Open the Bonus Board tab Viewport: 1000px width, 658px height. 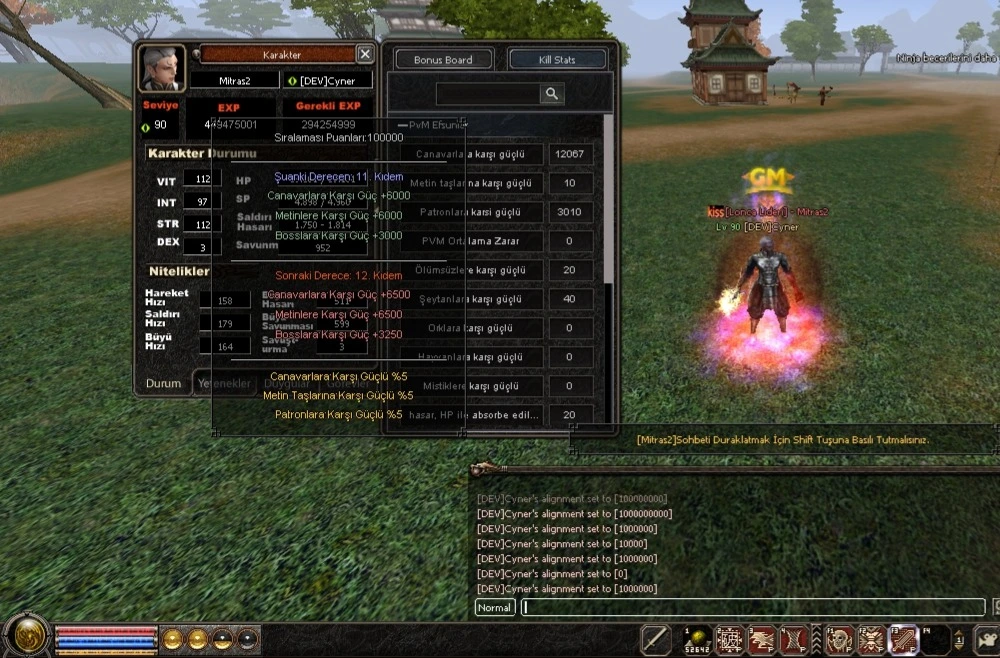[443, 60]
